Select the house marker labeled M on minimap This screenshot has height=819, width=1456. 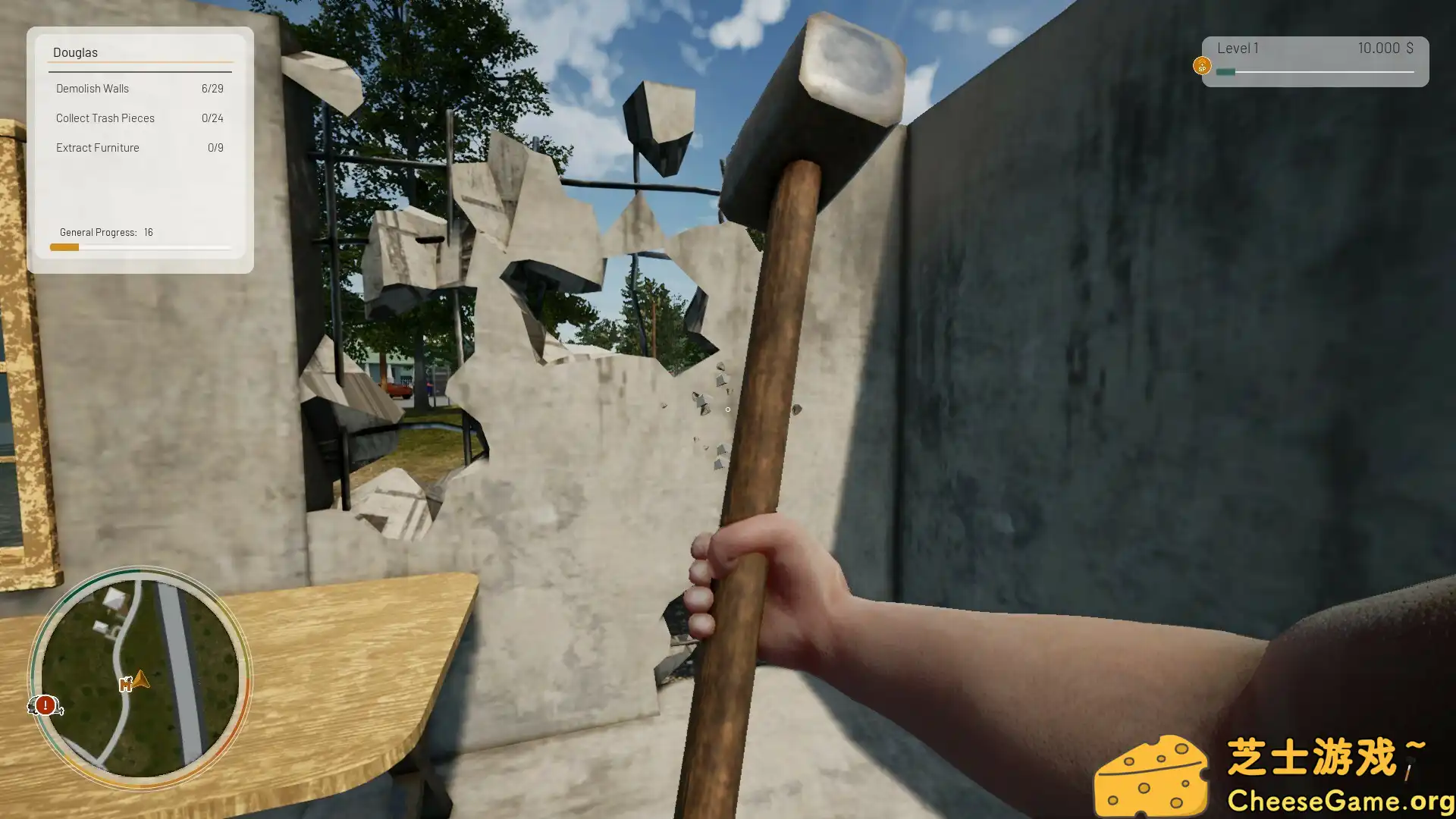point(126,685)
